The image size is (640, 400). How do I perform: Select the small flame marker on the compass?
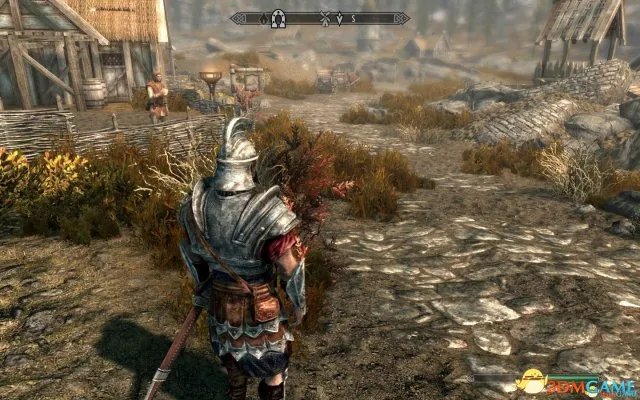pos(266,18)
